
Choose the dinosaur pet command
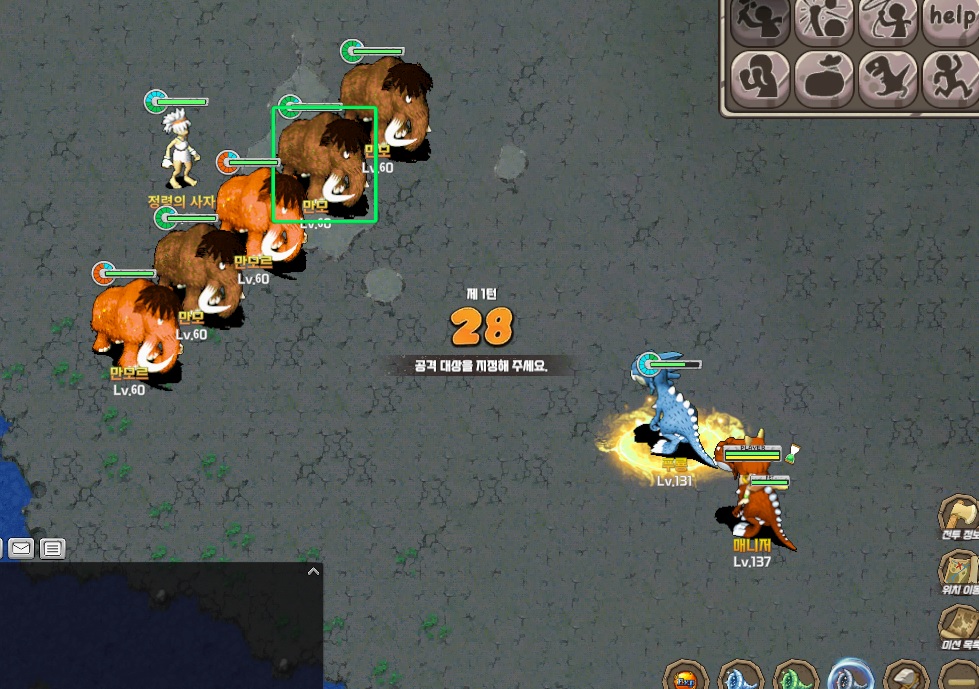[888, 77]
